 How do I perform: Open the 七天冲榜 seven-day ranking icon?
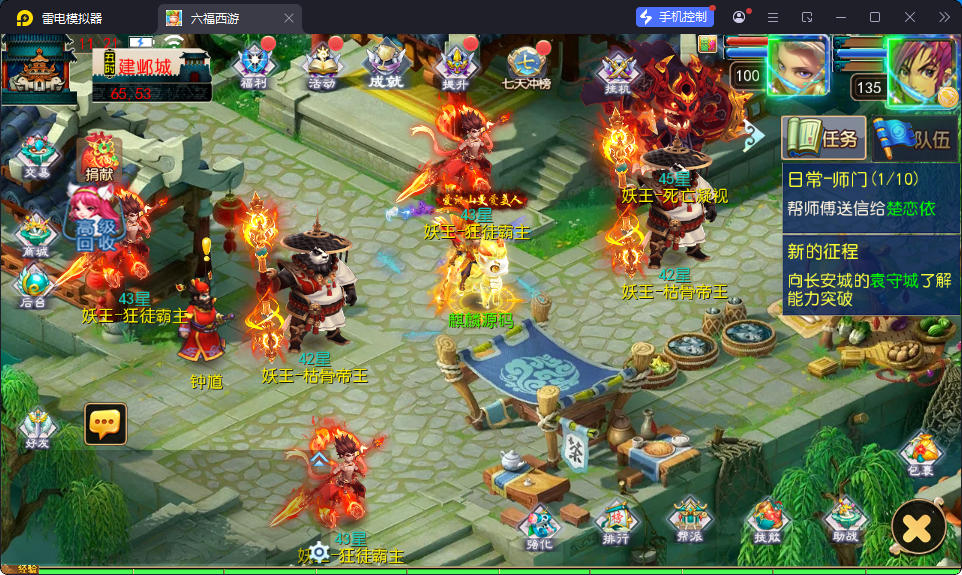(x=527, y=67)
